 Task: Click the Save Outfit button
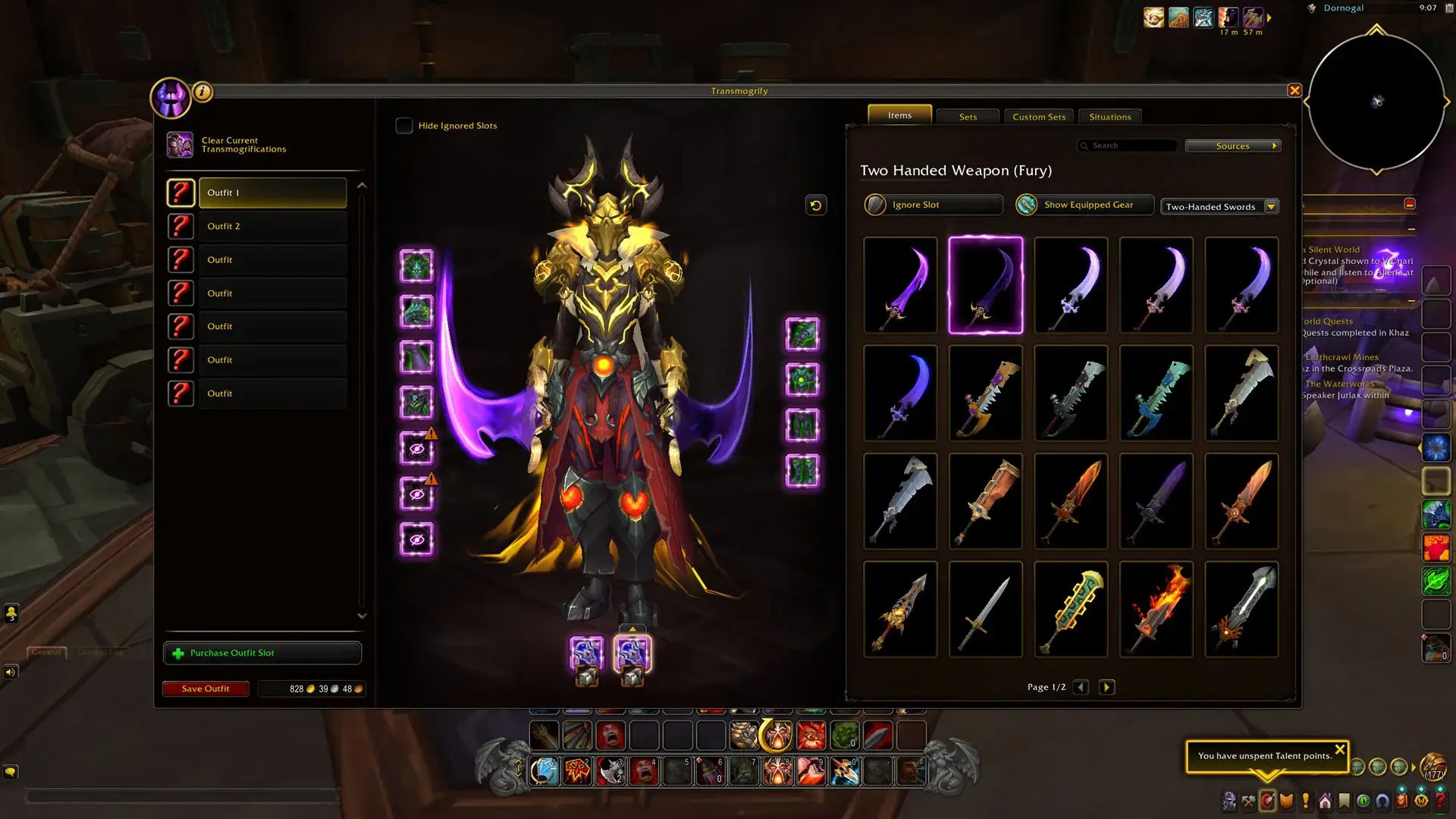(x=206, y=689)
